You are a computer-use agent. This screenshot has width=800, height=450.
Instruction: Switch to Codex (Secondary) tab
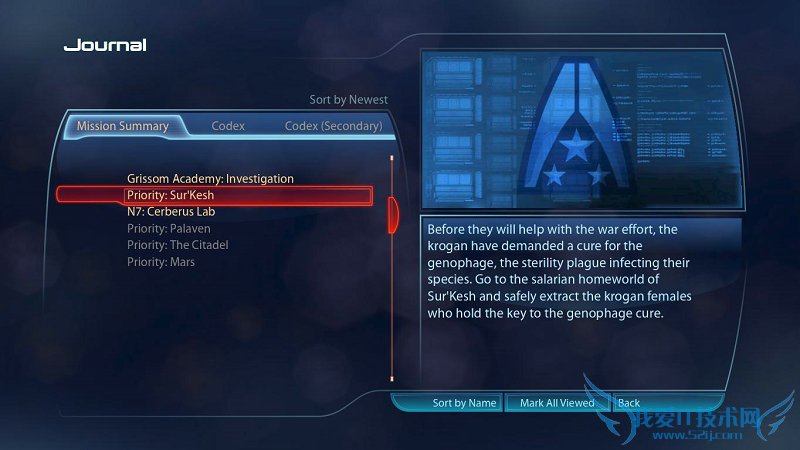coord(333,127)
